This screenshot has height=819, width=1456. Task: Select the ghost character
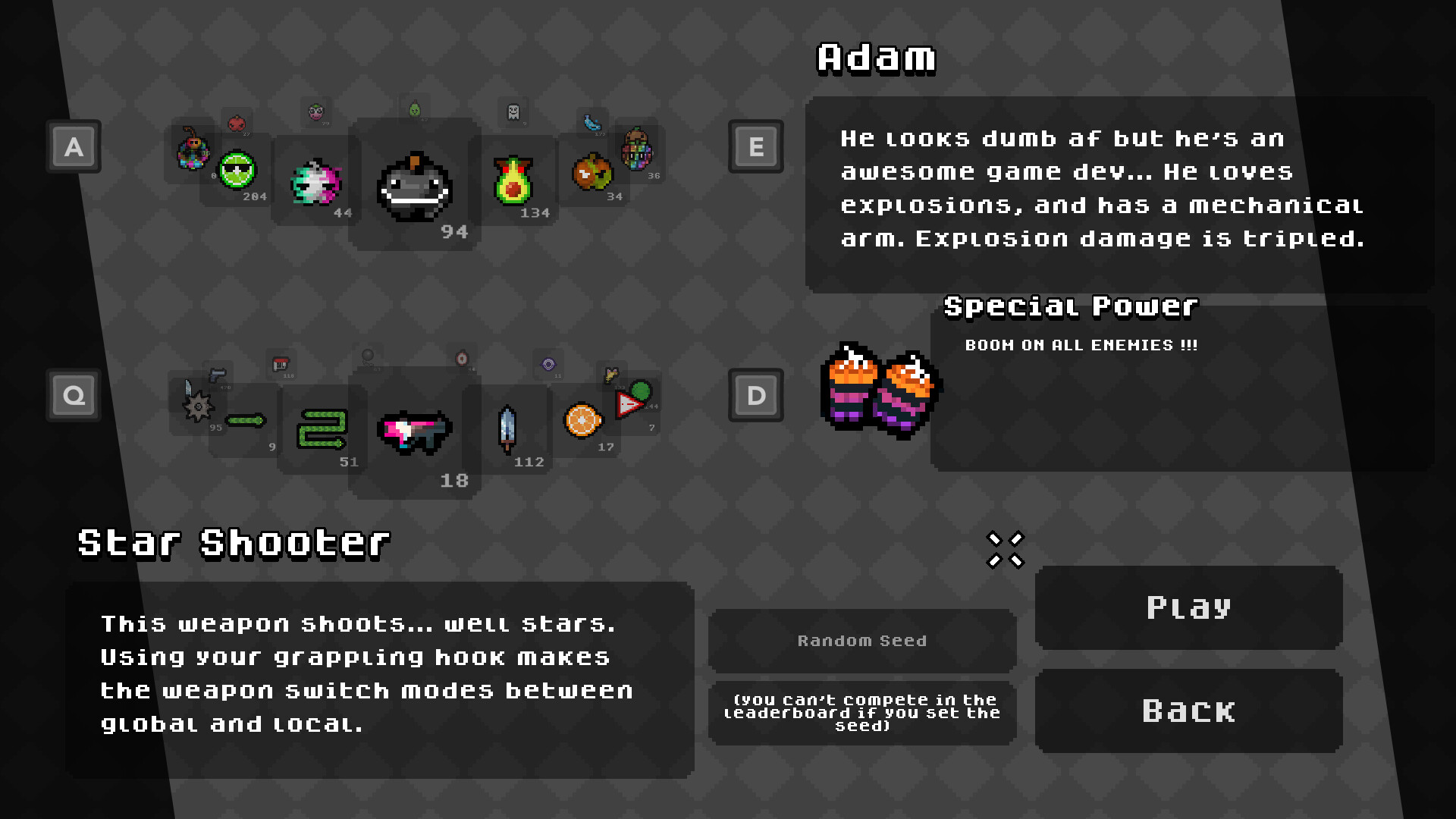click(x=513, y=114)
